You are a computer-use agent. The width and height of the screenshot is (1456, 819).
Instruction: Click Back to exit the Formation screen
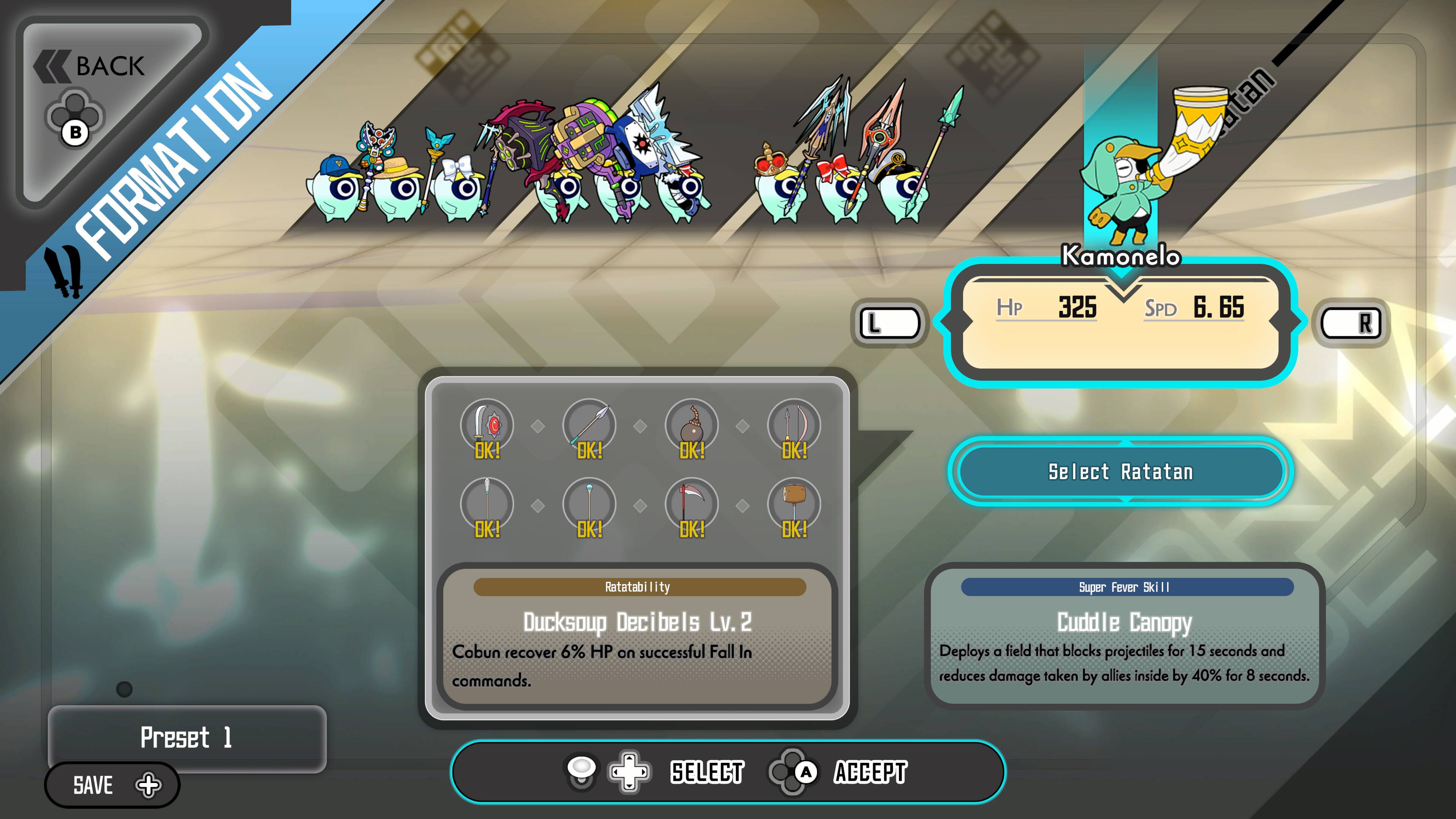pos(91,65)
